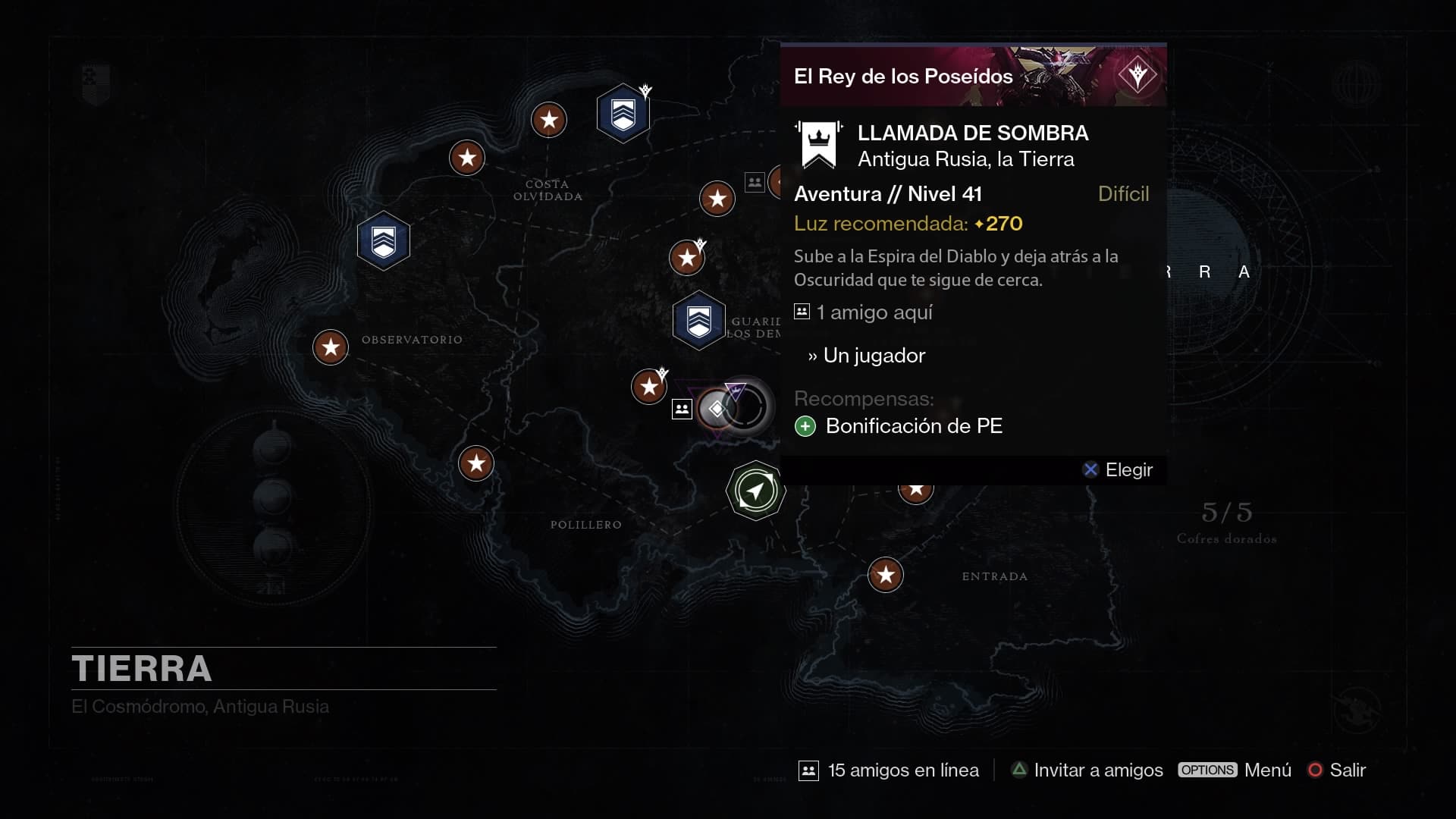The image size is (1456, 819).
Task: Choose the topmost blue strike hexagon node
Action: (x=623, y=114)
